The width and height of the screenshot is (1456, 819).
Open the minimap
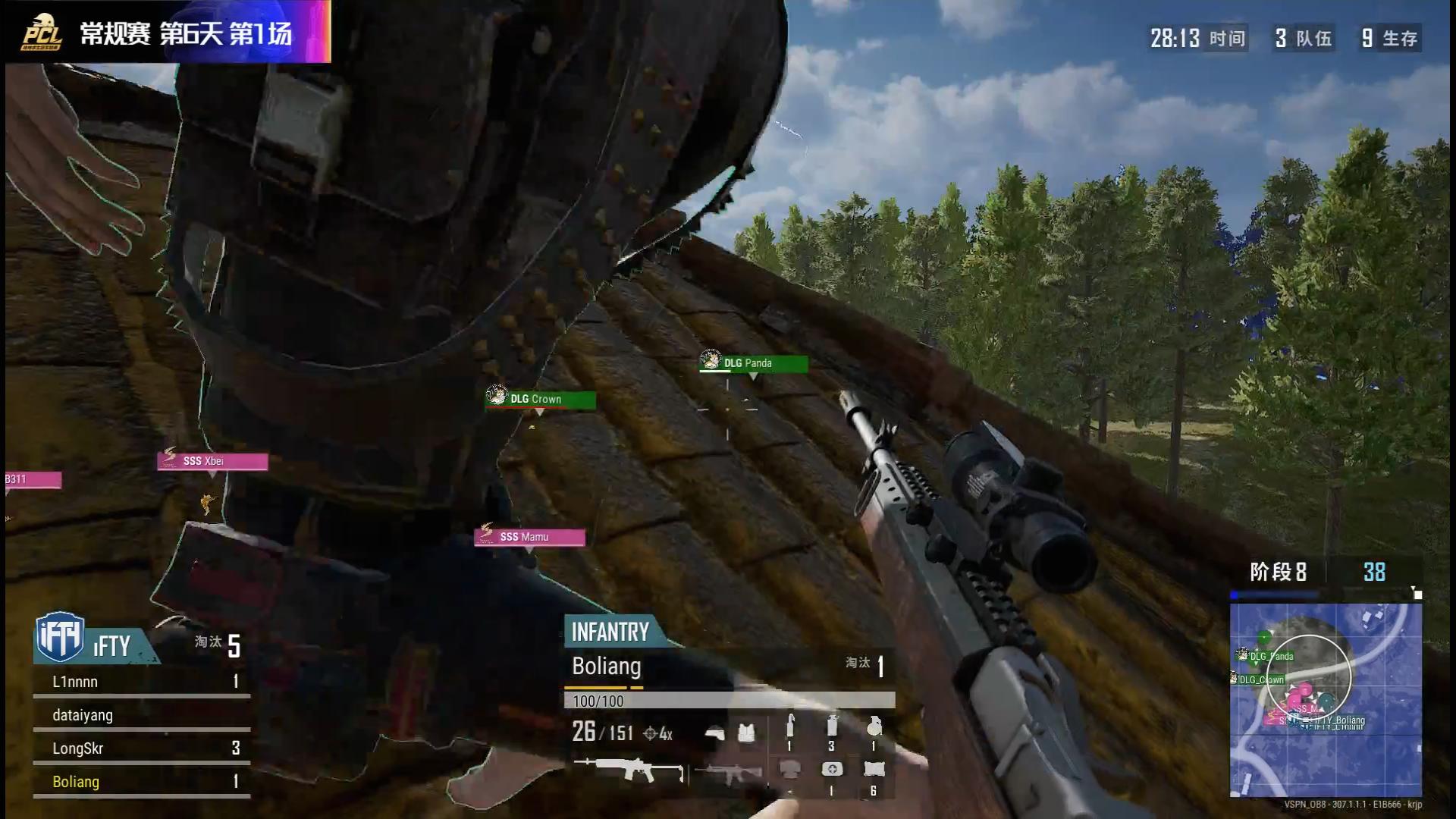pos(1325,699)
